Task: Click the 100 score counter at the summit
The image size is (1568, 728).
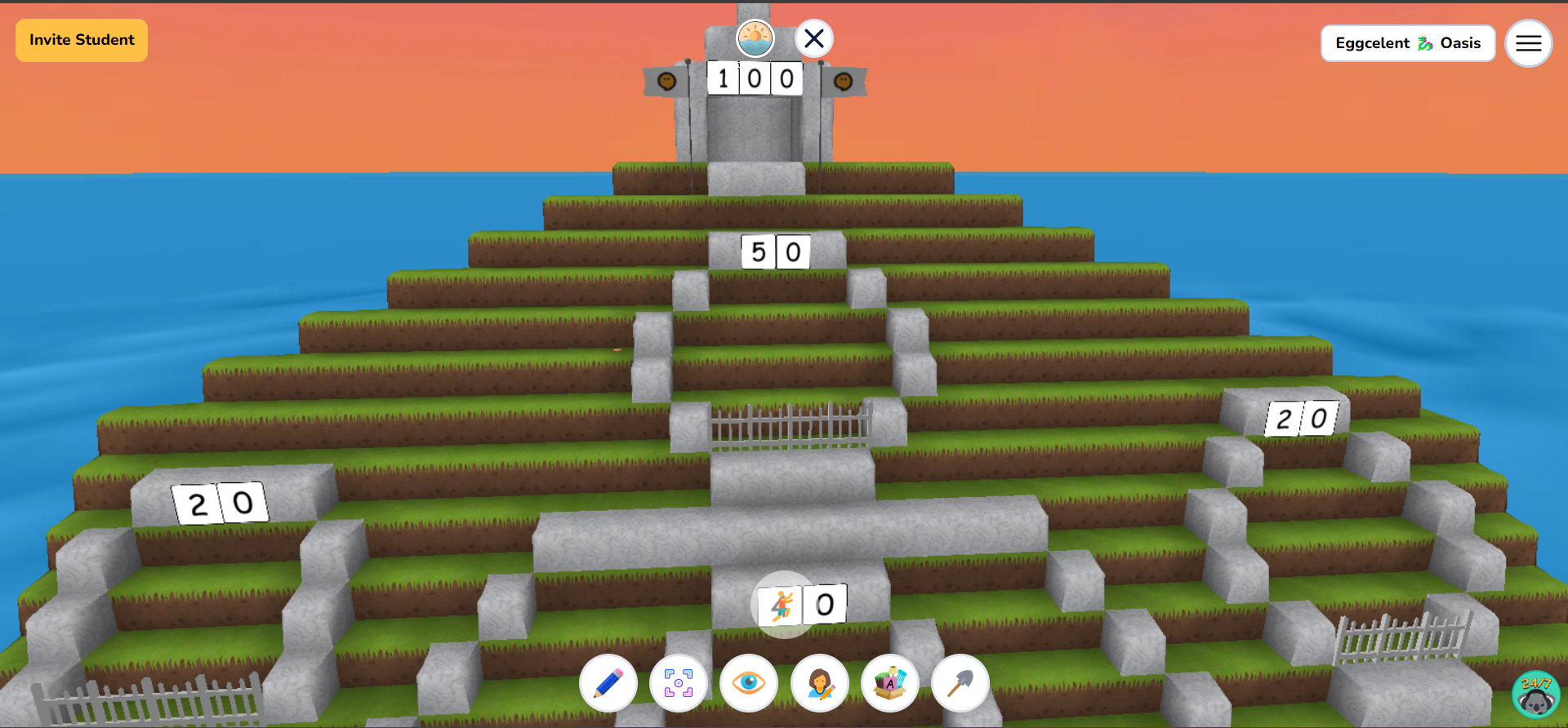Action: coord(752,79)
